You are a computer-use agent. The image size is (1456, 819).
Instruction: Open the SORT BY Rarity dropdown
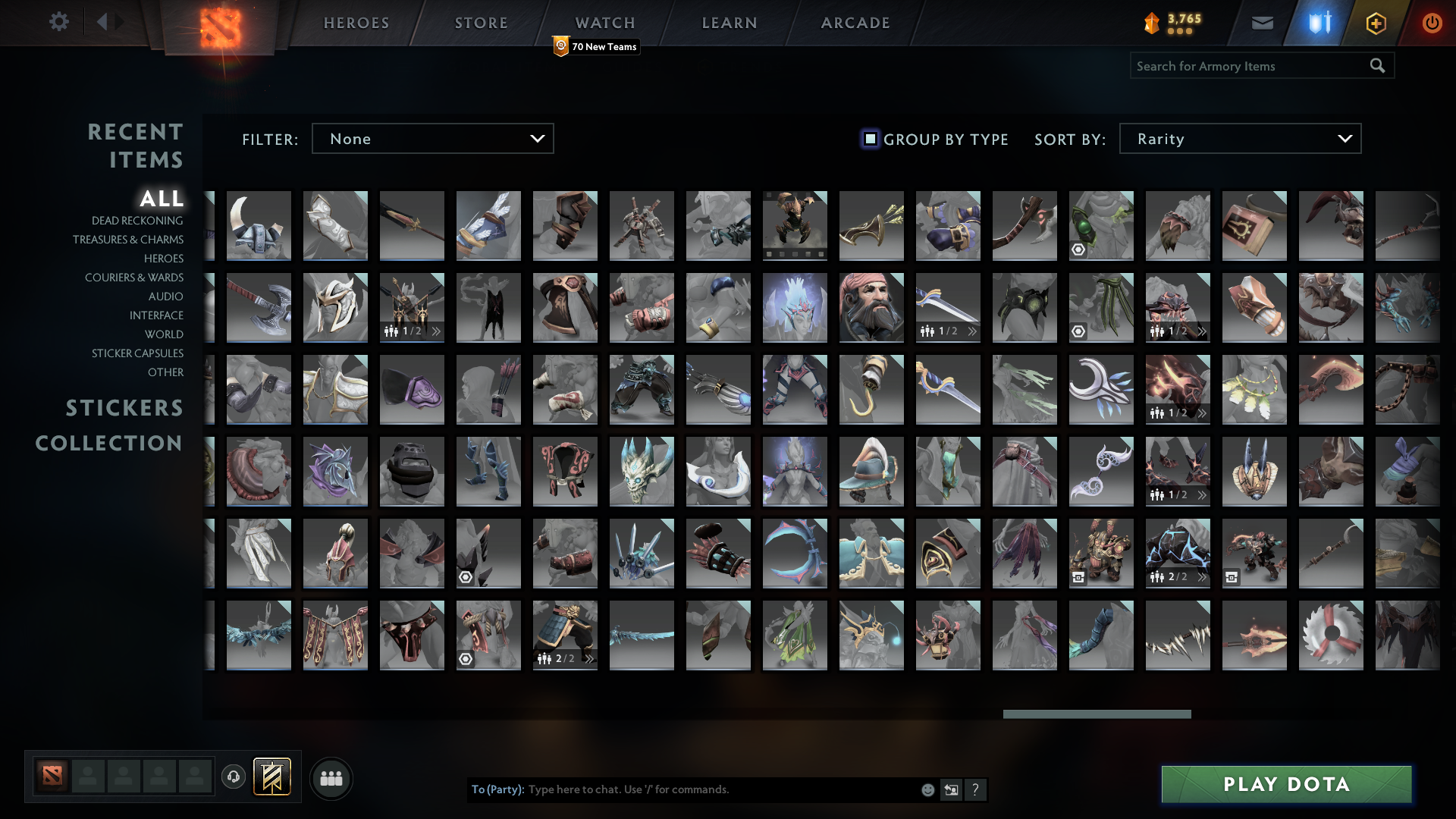click(1239, 138)
